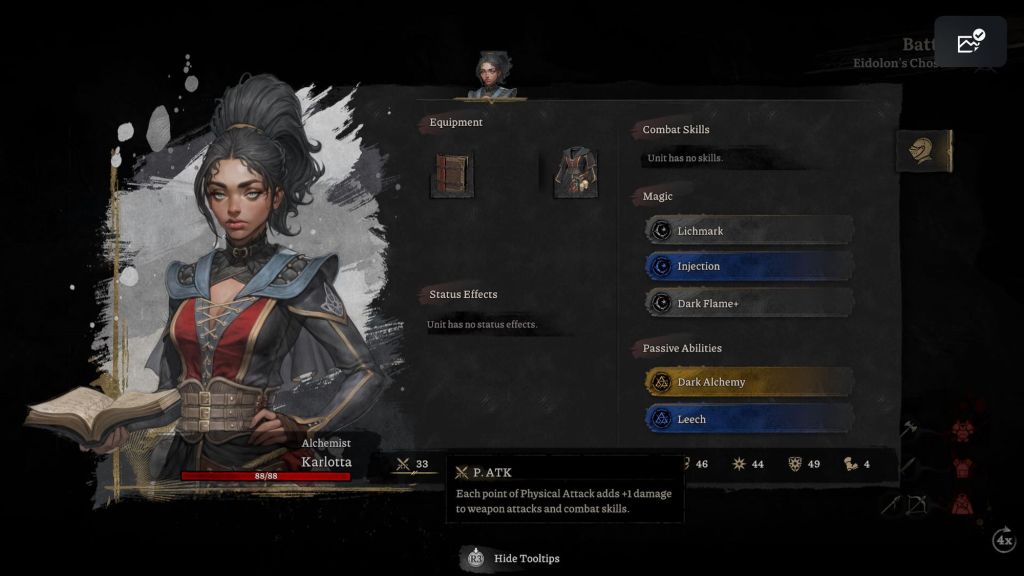Click the image overlay button in the corner
Image resolution: width=1024 pixels, height=576 pixels.
(970, 42)
